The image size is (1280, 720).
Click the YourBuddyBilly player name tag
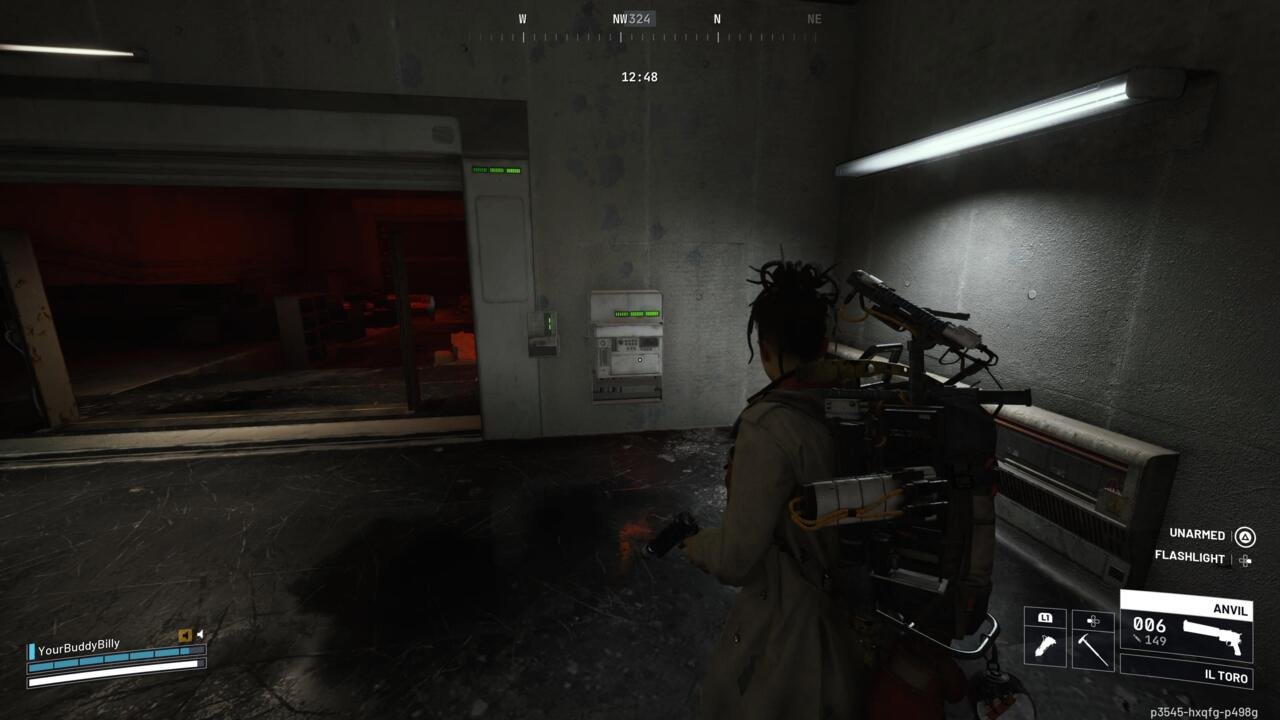pyautogui.click(x=78, y=648)
